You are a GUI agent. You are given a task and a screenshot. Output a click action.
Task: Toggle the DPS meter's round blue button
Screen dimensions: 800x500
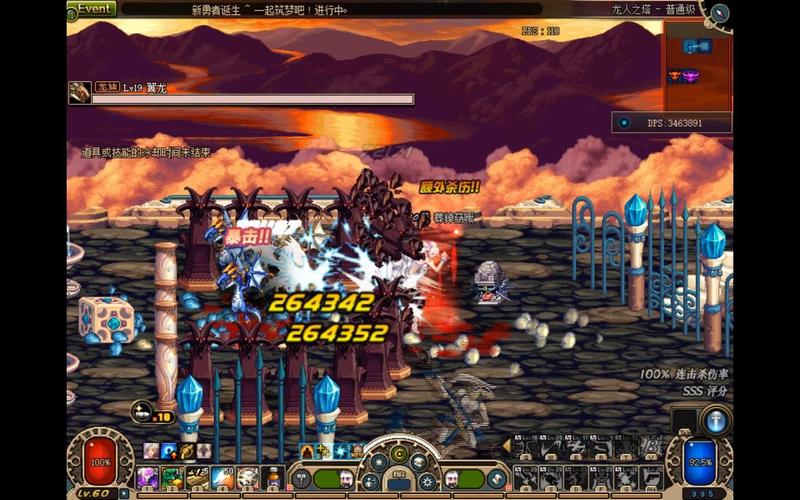point(625,123)
